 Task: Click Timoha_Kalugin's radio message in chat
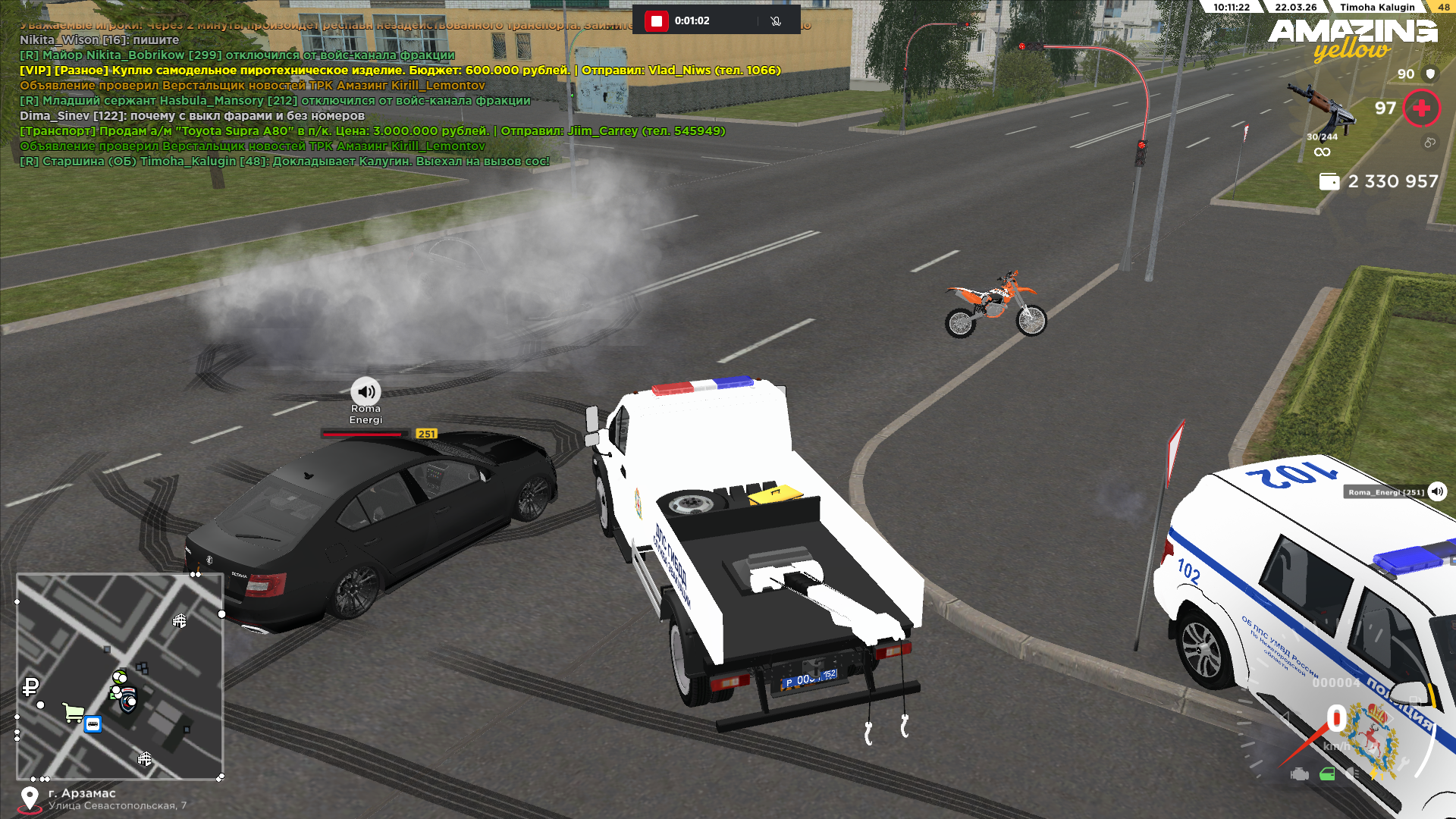coord(284,162)
